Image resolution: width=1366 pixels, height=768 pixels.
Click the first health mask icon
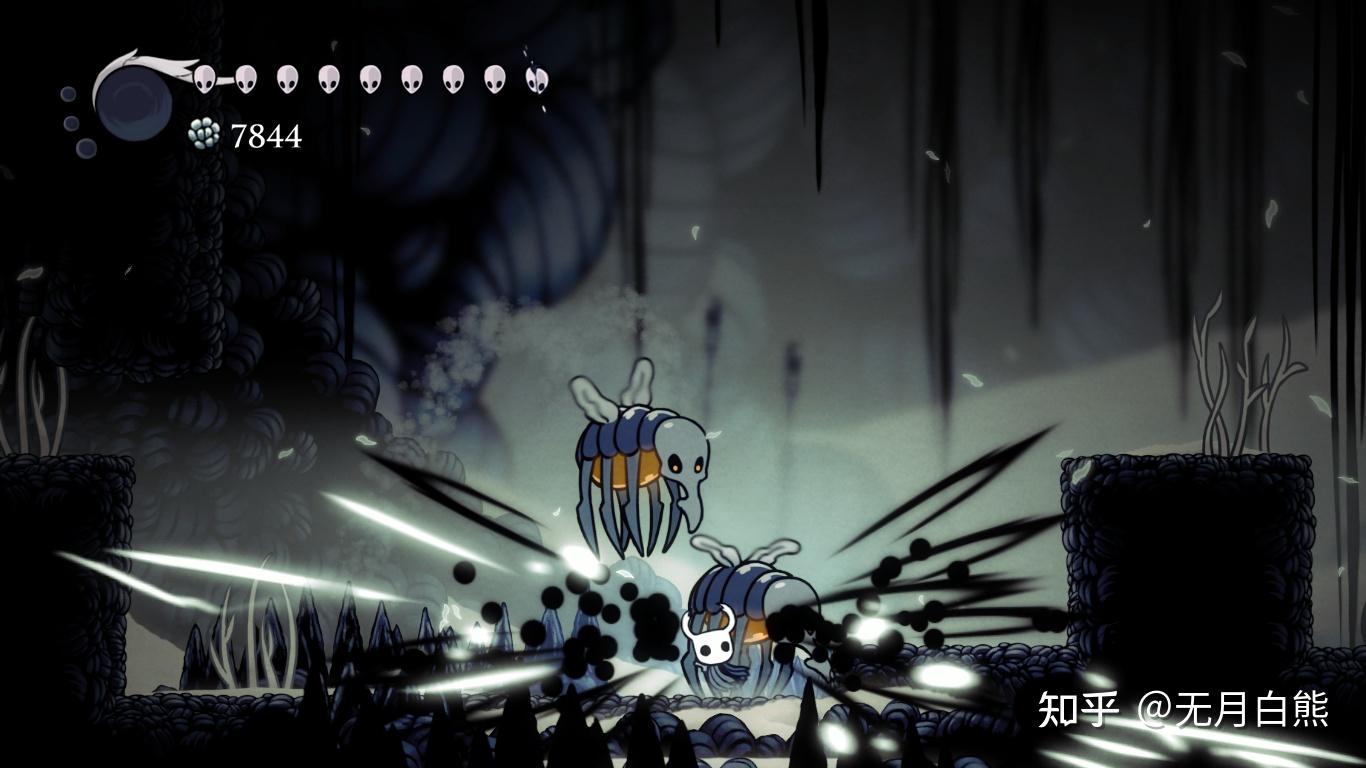point(204,78)
